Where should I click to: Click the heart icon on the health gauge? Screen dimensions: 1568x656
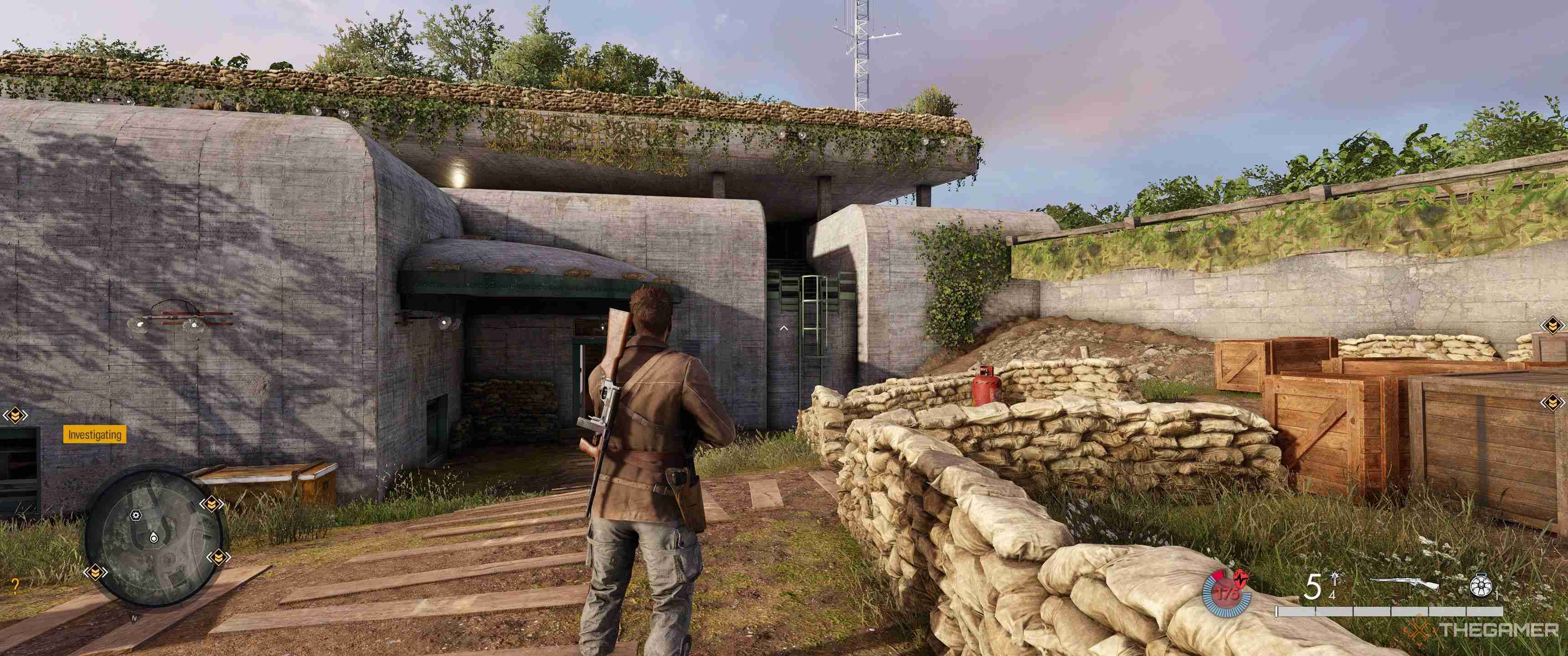tap(1241, 579)
